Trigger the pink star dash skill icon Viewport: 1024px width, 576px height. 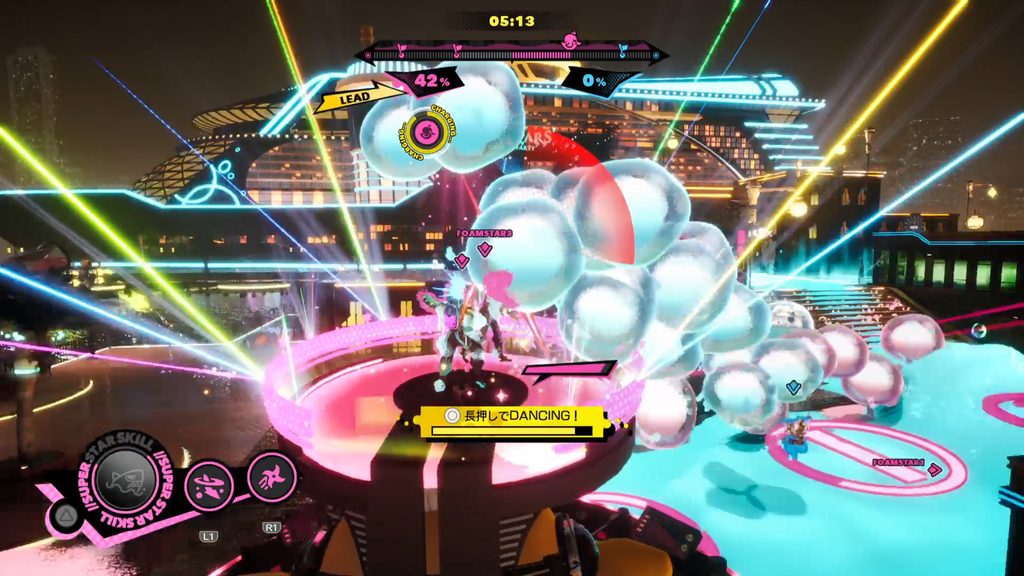point(271,477)
